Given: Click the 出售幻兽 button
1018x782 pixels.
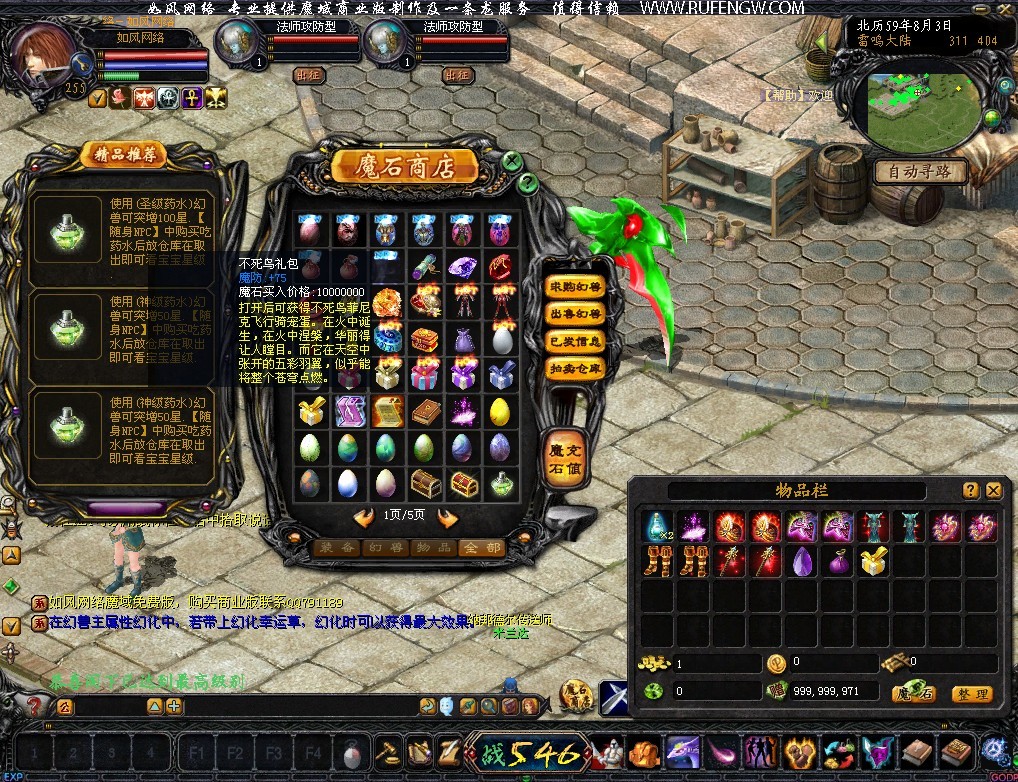Looking at the screenshot, I should pyautogui.click(x=576, y=314).
